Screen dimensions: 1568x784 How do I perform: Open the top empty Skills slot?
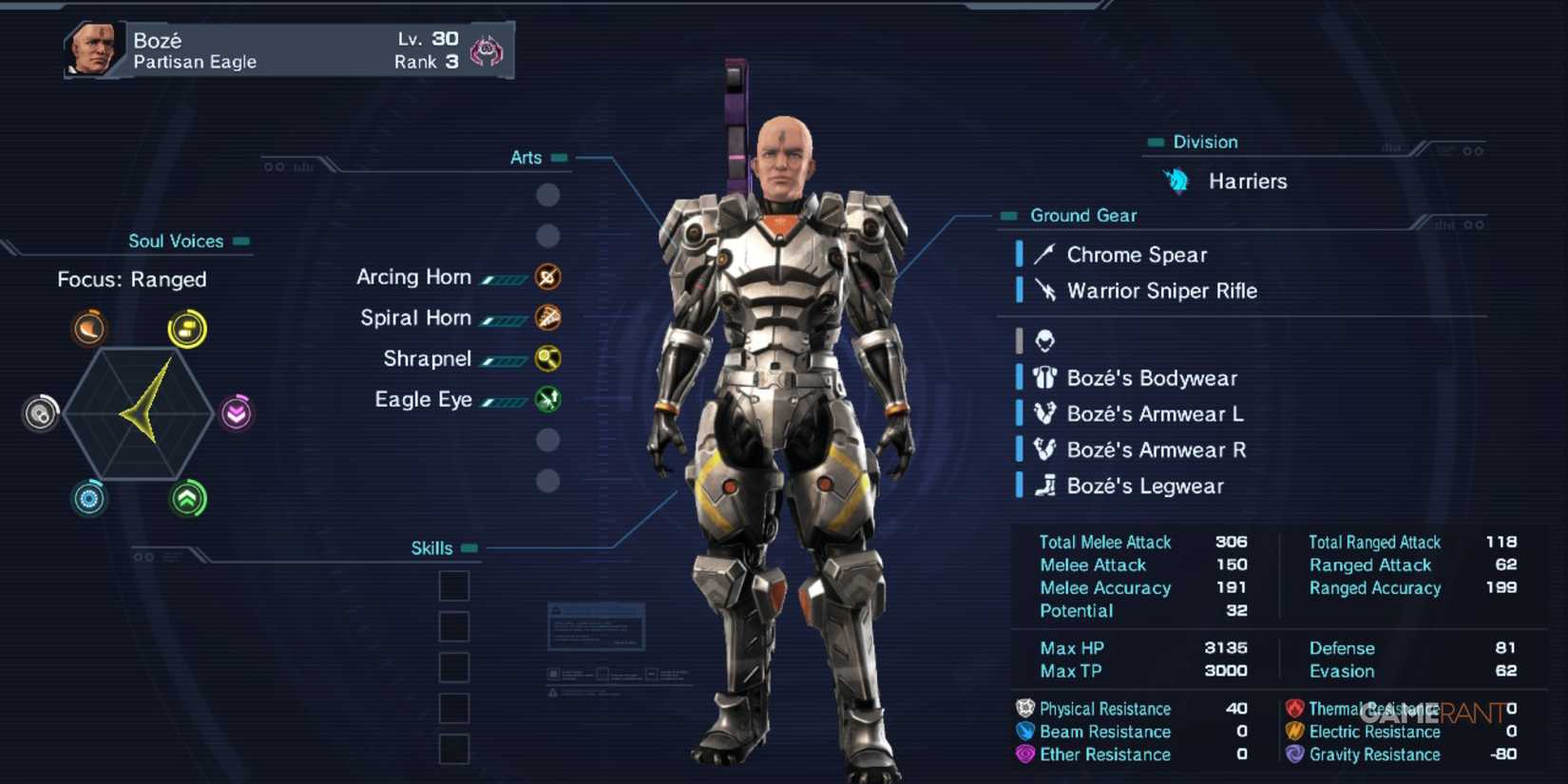(453, 586)
